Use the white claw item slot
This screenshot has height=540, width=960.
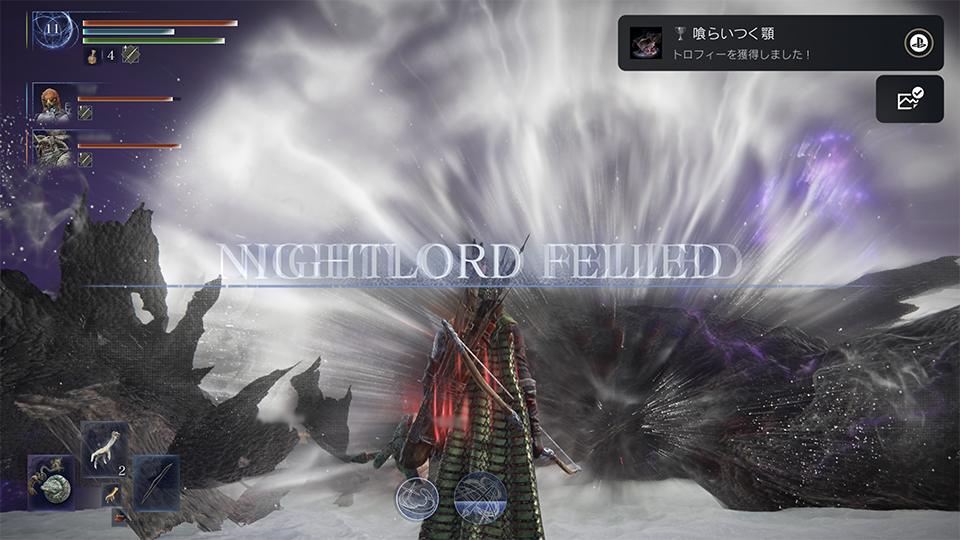tap(104, 448)
